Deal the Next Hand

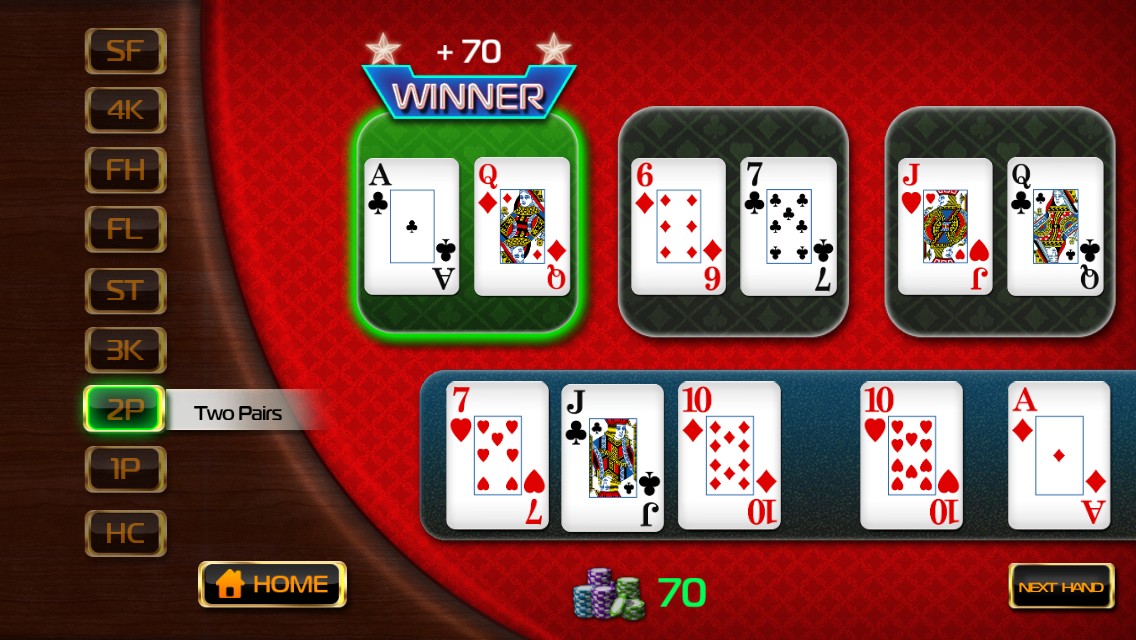(x=1061, y=586)
